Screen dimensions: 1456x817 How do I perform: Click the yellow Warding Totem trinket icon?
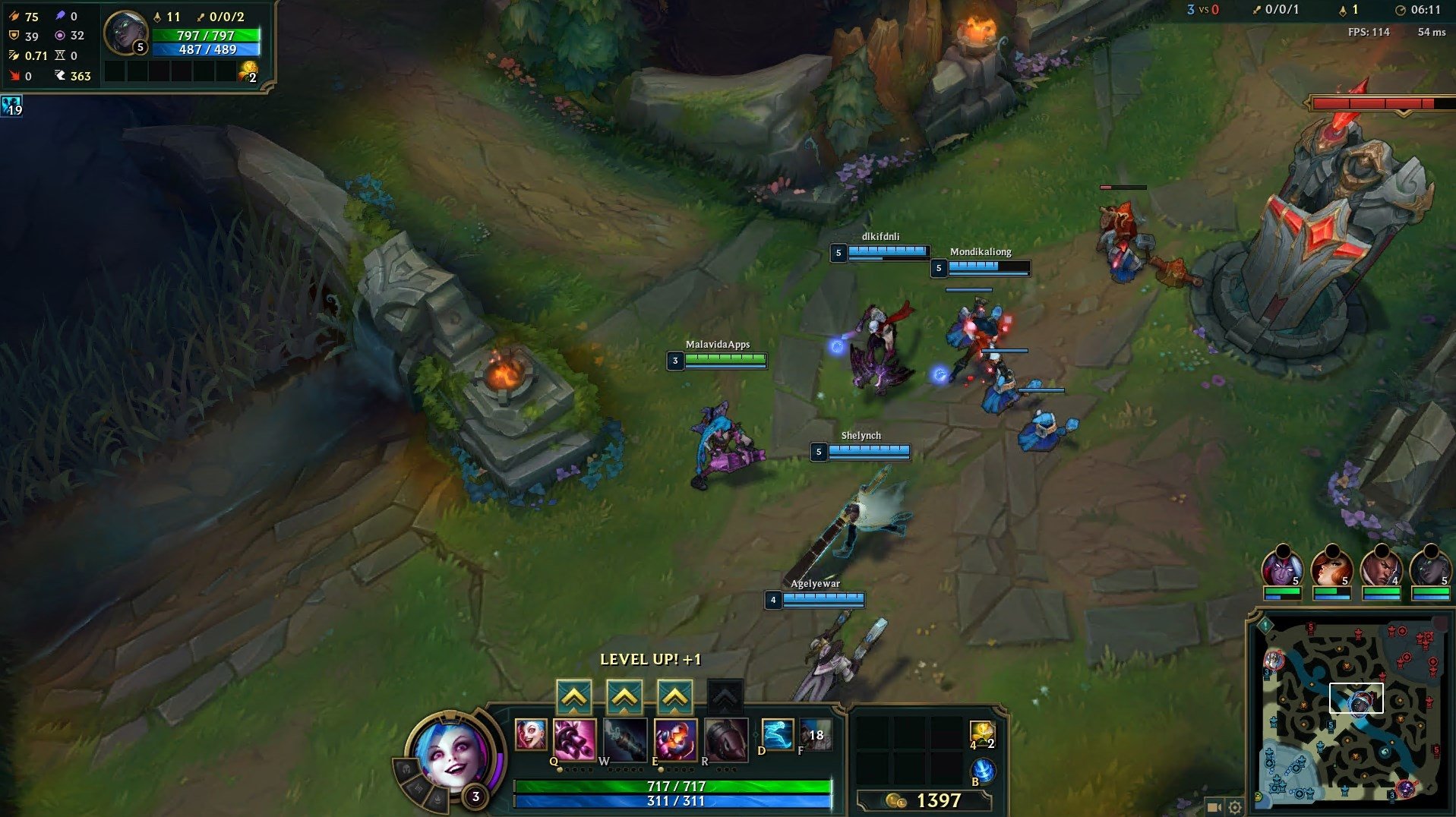pyautogui.click(x=983, y=733)
